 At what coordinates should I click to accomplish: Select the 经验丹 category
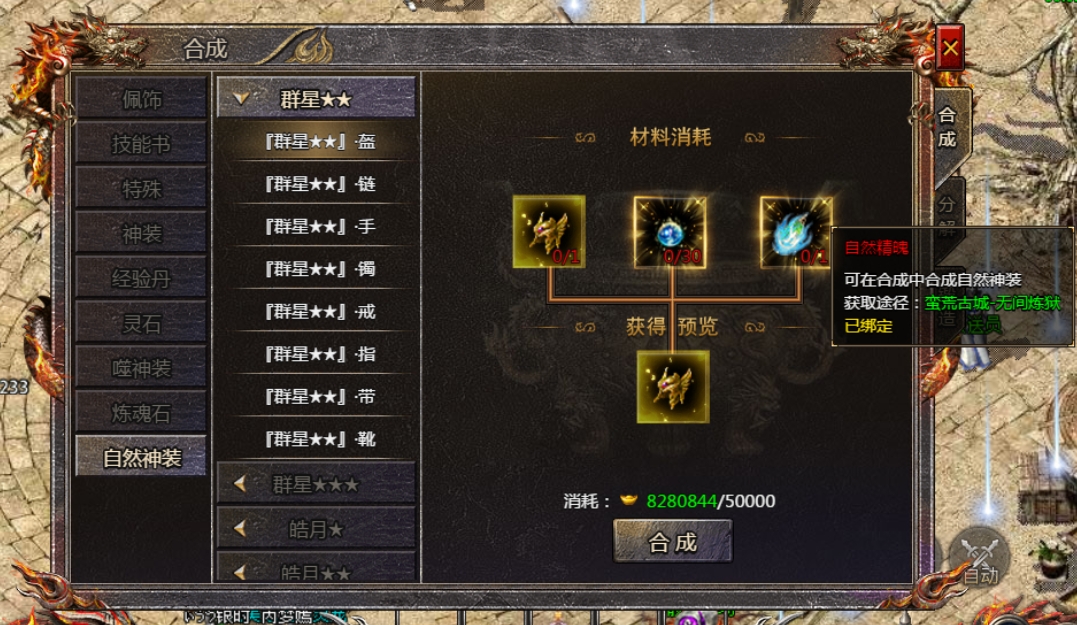pos(141,278)
